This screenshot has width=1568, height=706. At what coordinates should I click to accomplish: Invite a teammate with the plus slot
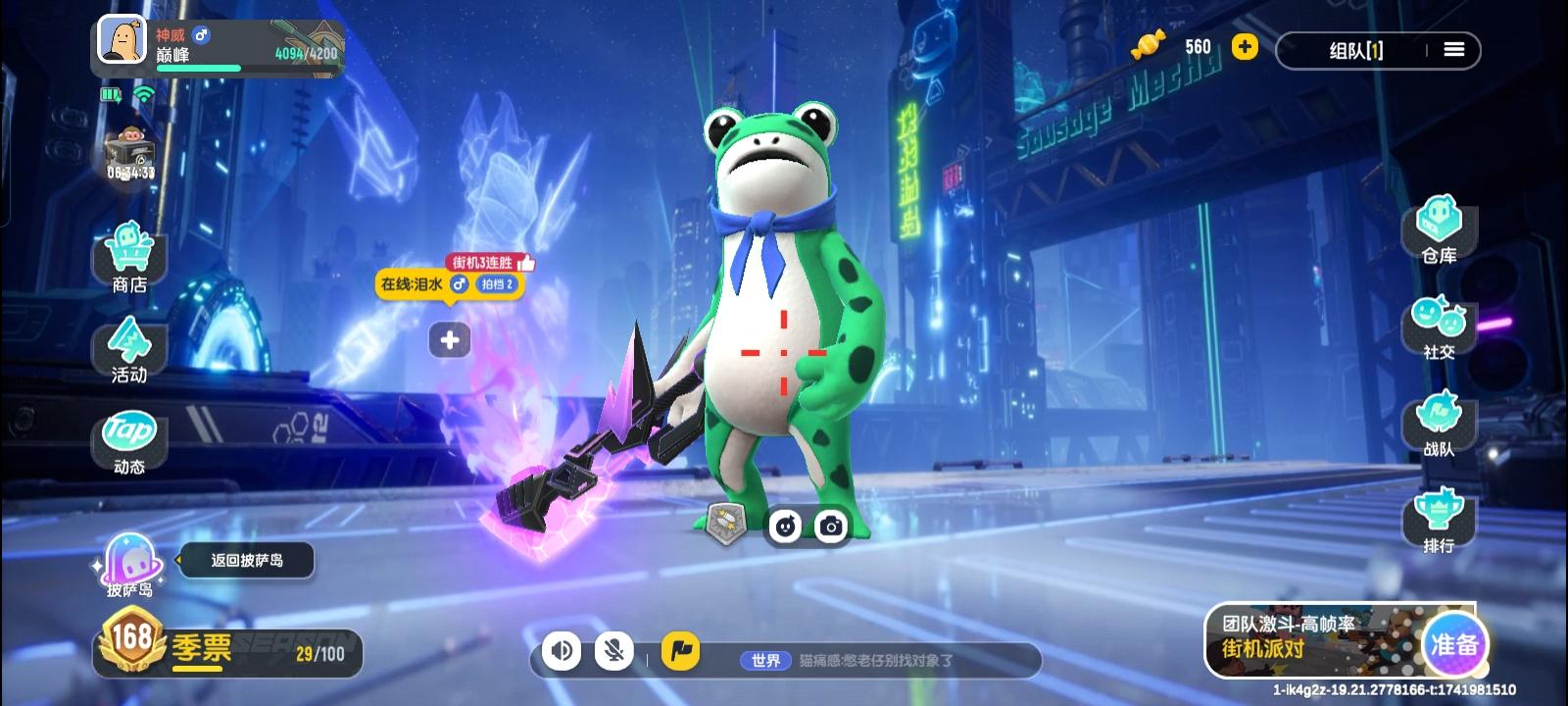(x=450, y=340)
